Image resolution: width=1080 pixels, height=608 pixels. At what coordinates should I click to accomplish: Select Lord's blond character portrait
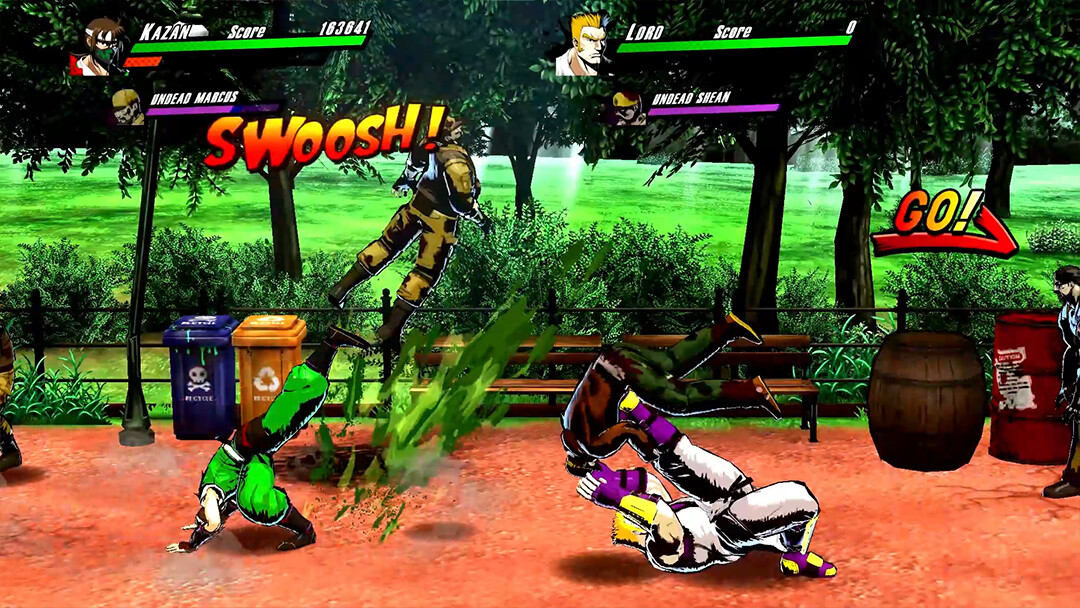coord(587,44)
